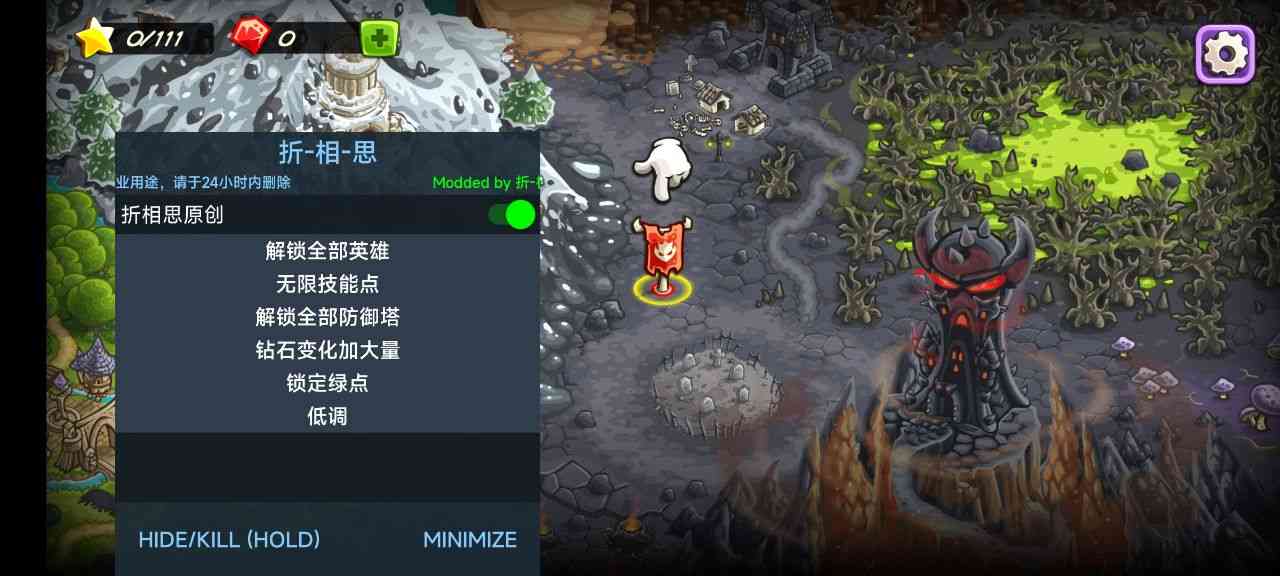Toggle the 折相思原创 switch
The width and height of the screenshot is (1280, 576).
[x=512, y=214]
